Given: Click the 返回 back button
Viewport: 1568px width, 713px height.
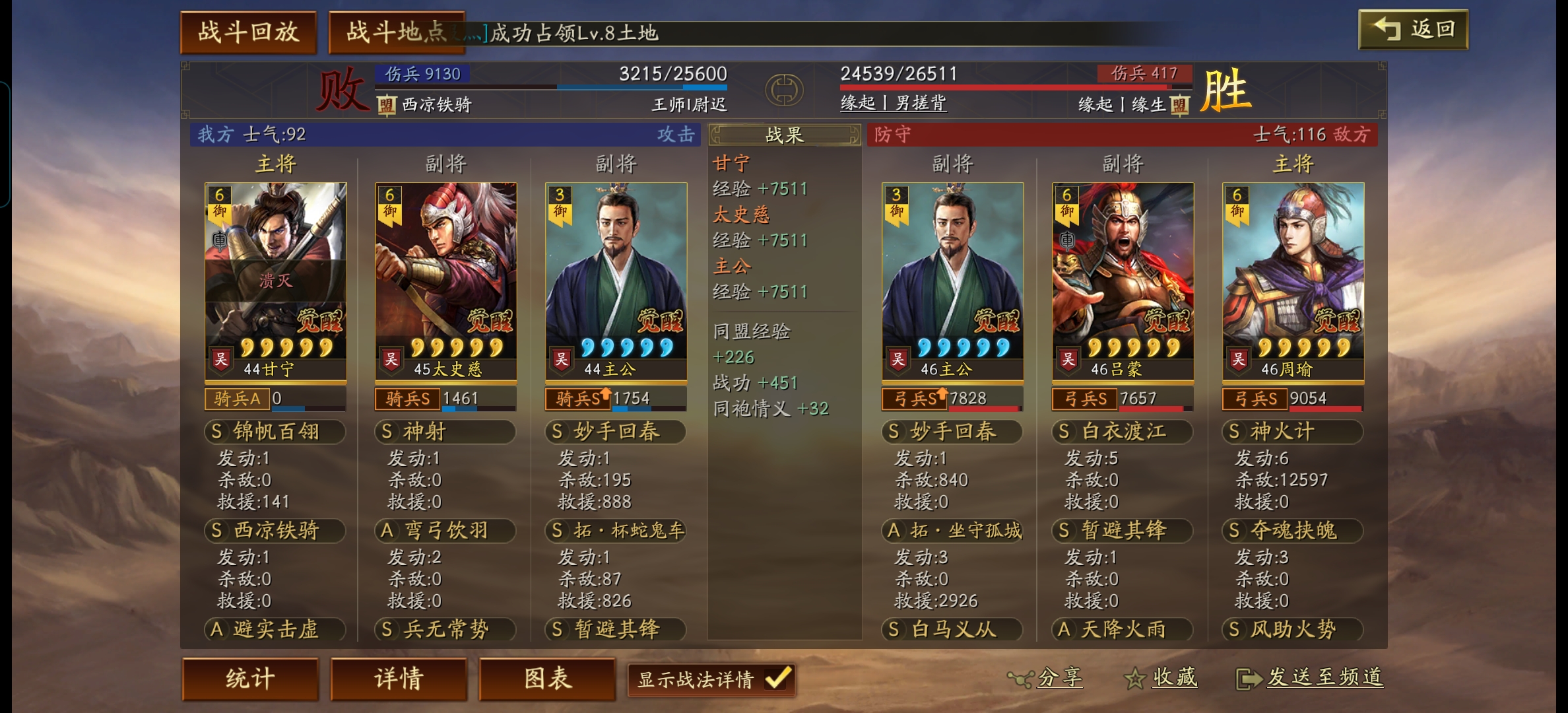Looking at the screenshot, I should tap(1413, 30).
